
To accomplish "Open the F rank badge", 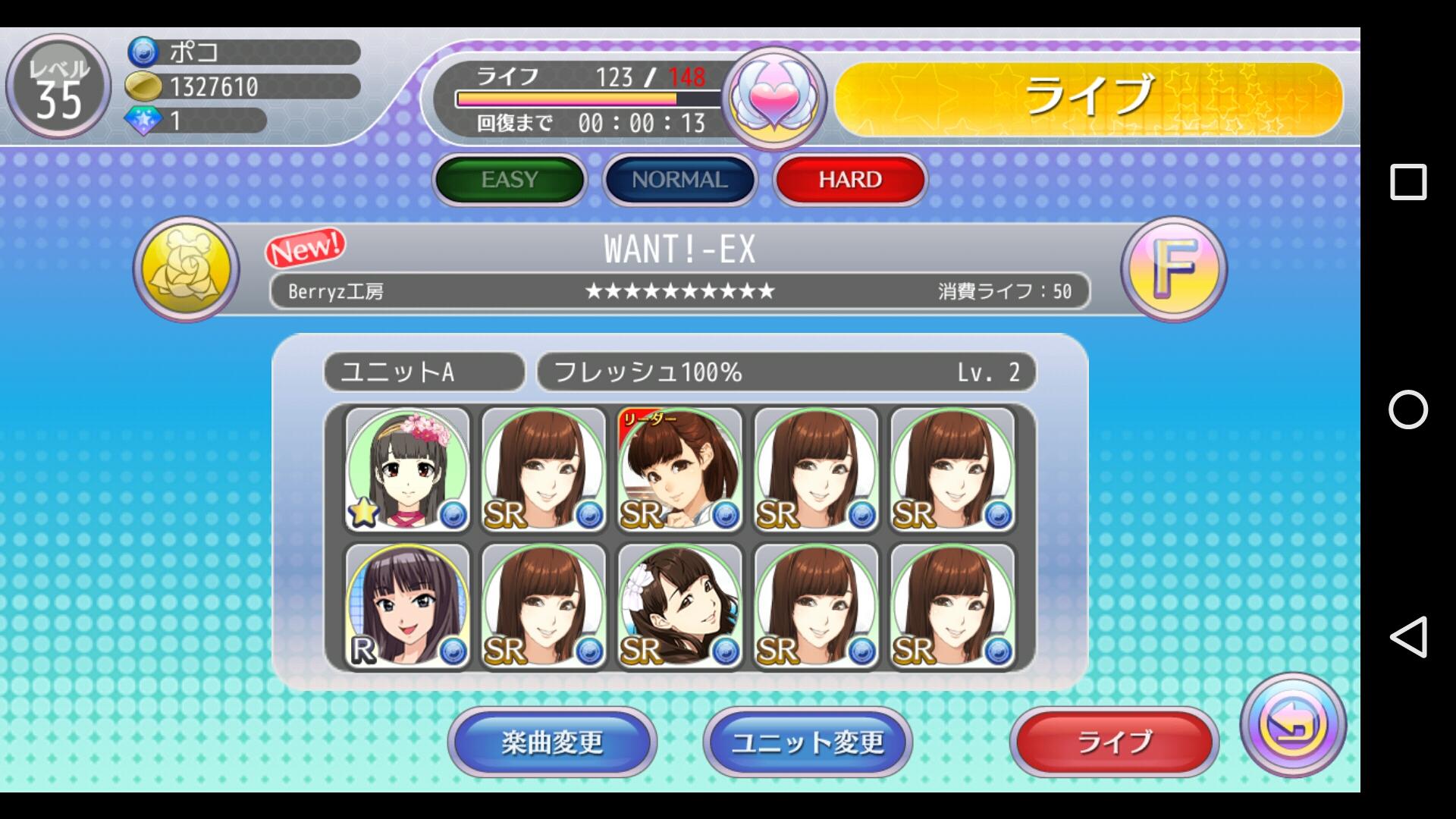I will [1173, 268].
